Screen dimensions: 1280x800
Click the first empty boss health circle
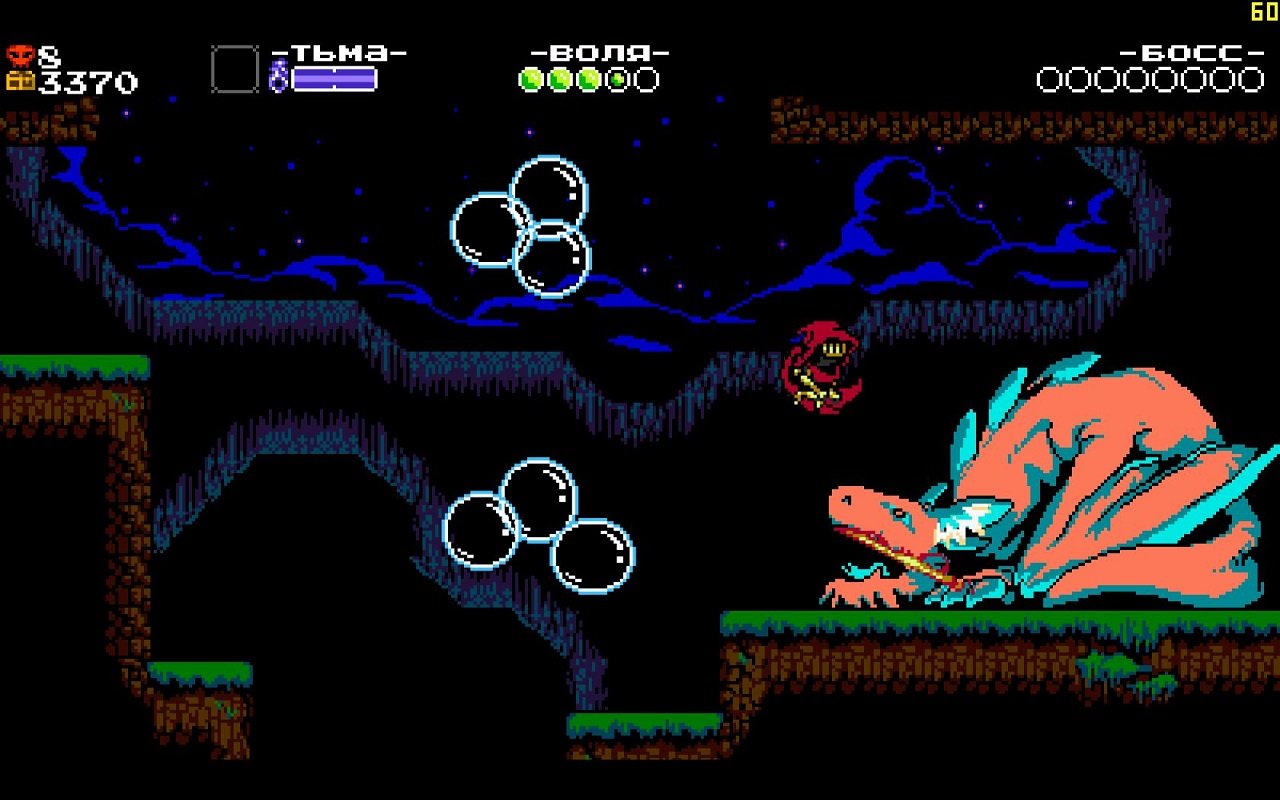click(1048, 78)
